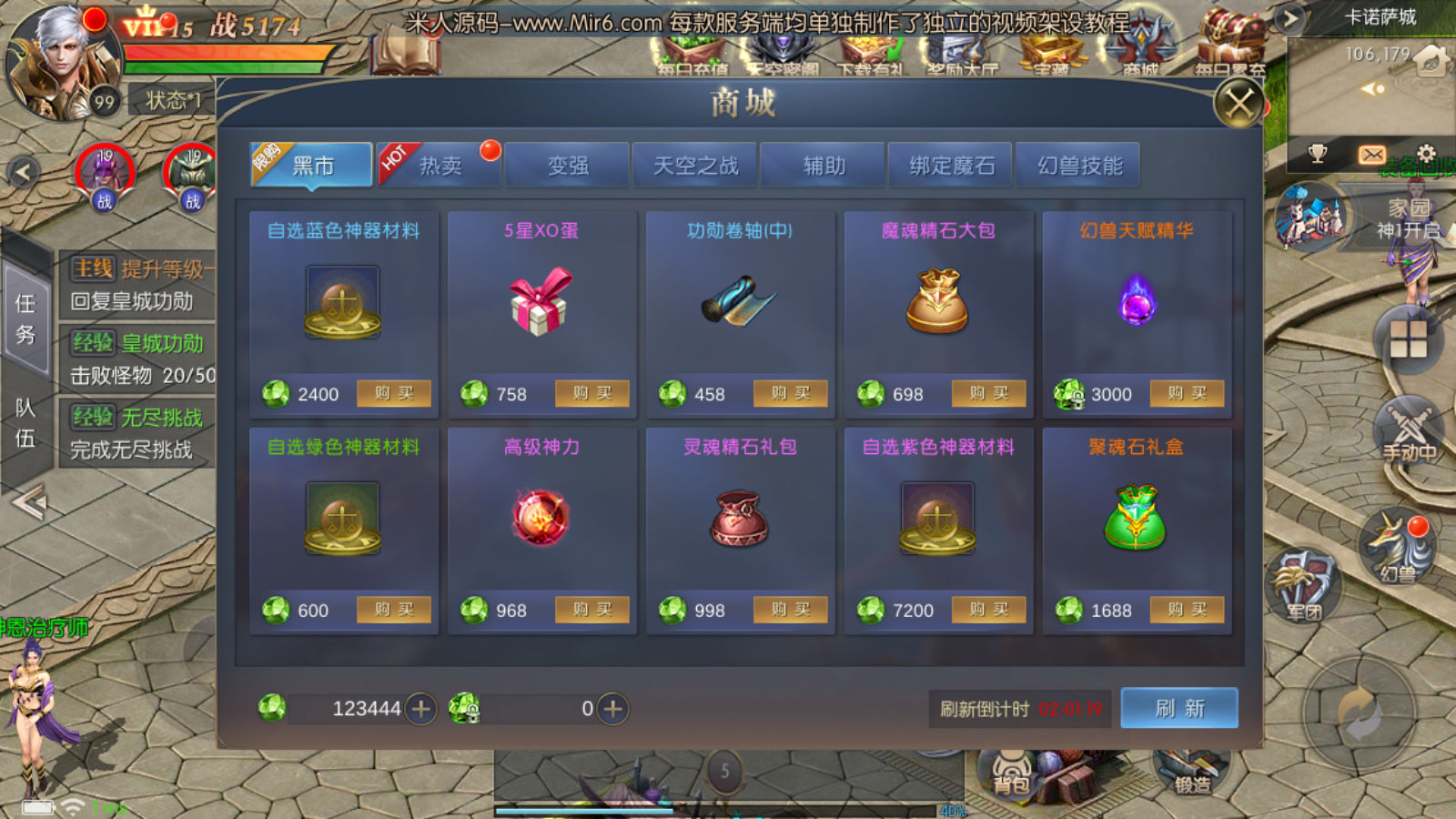This screenshot has height=819, width=1456.
Task: Purchase 魔魂精石大包 for 698
Action: (988, 393)
